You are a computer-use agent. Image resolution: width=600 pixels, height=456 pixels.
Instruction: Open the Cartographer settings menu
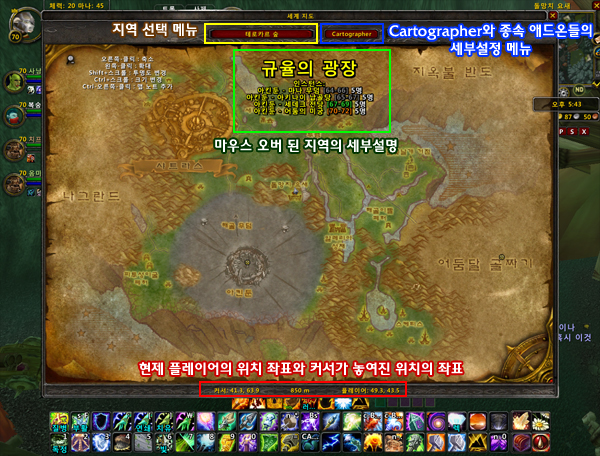[x=351, y=33]
